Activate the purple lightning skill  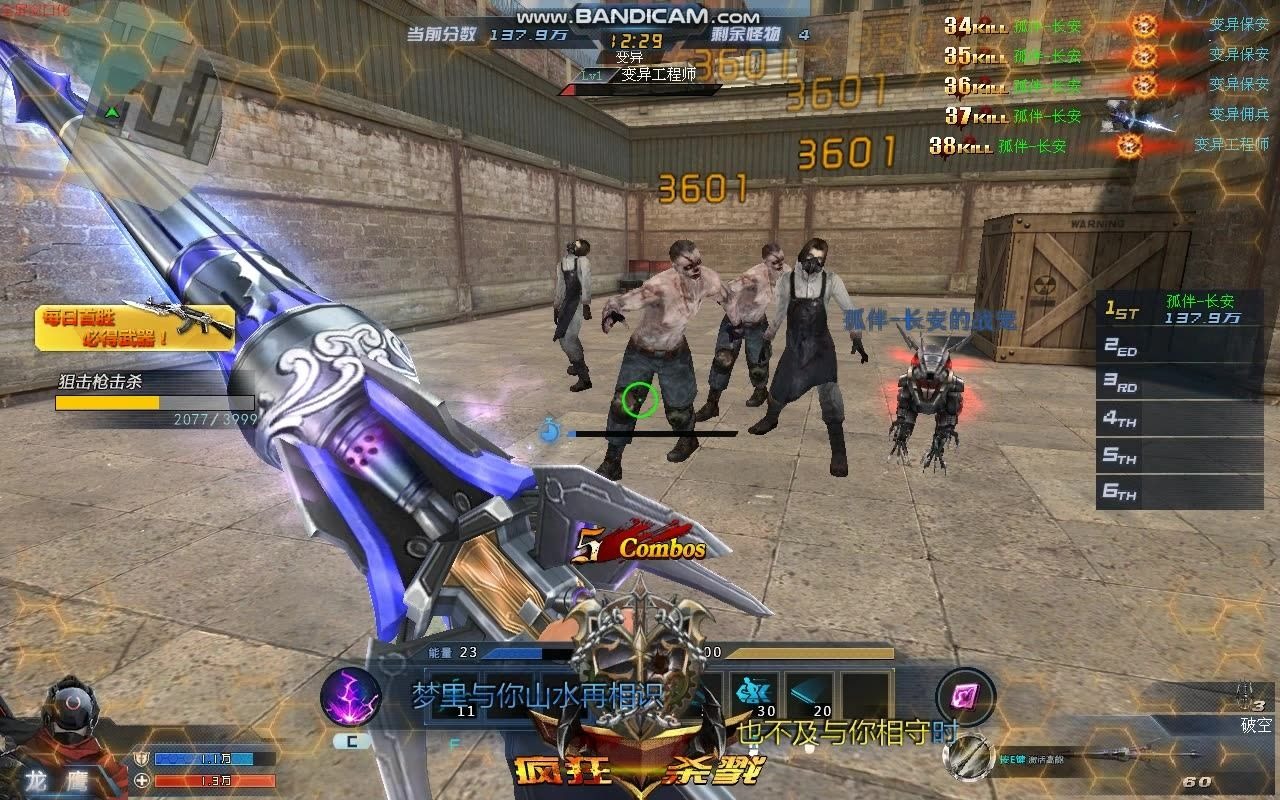(x=350, y=697)
